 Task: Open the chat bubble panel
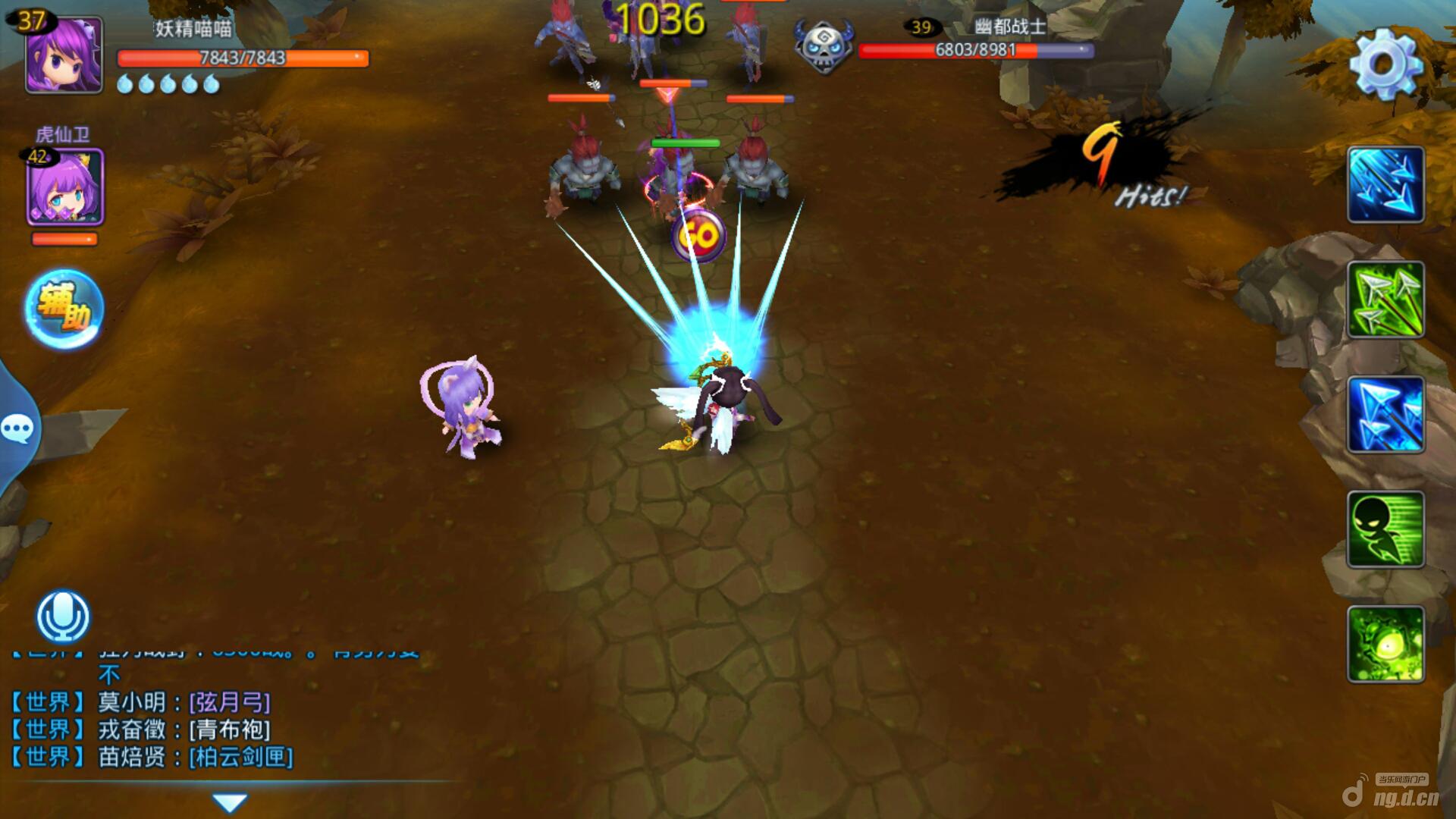[x=17, y=429]
